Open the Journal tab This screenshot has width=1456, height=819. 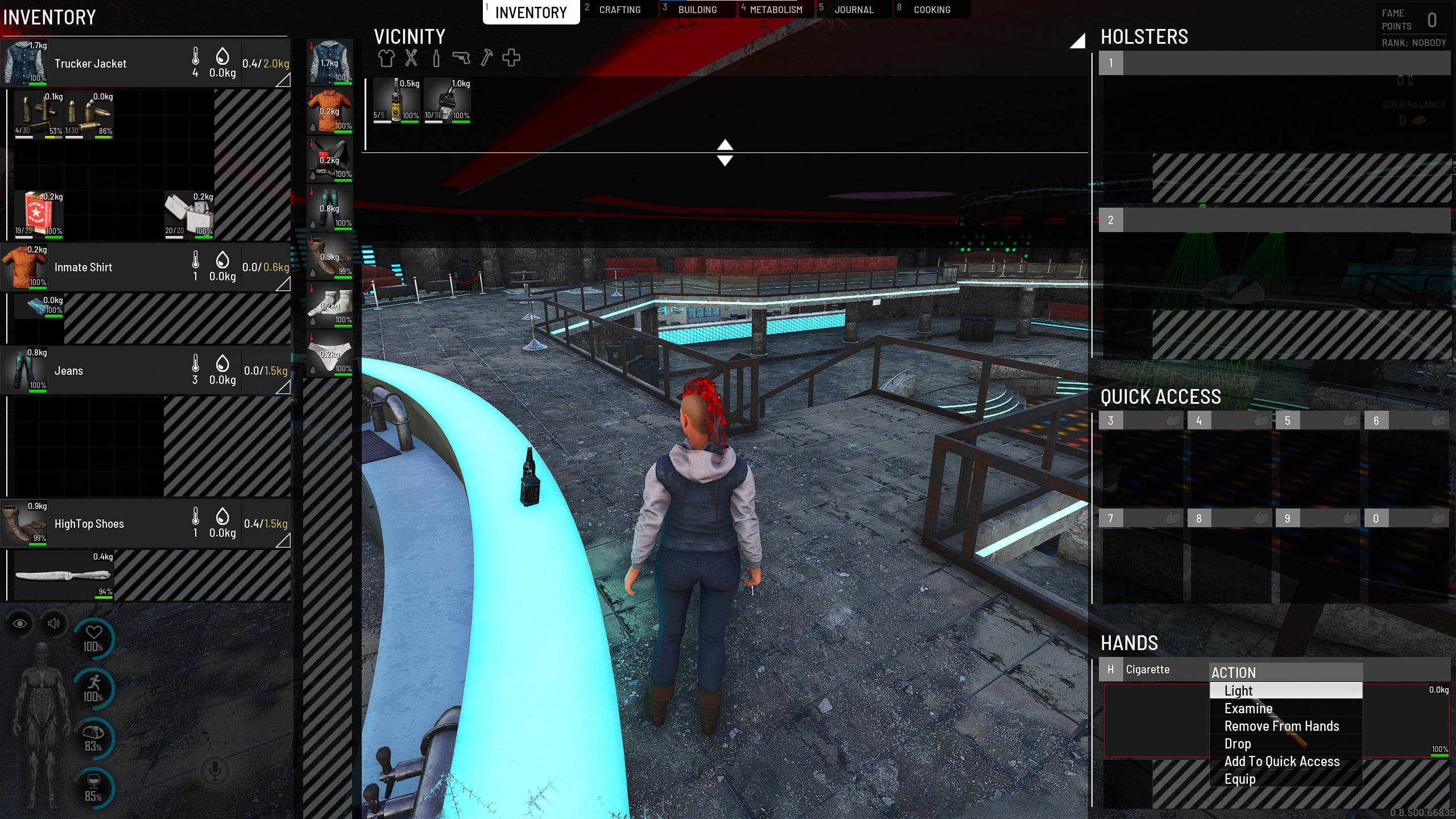pyautogui.click(x=854, y=10)
